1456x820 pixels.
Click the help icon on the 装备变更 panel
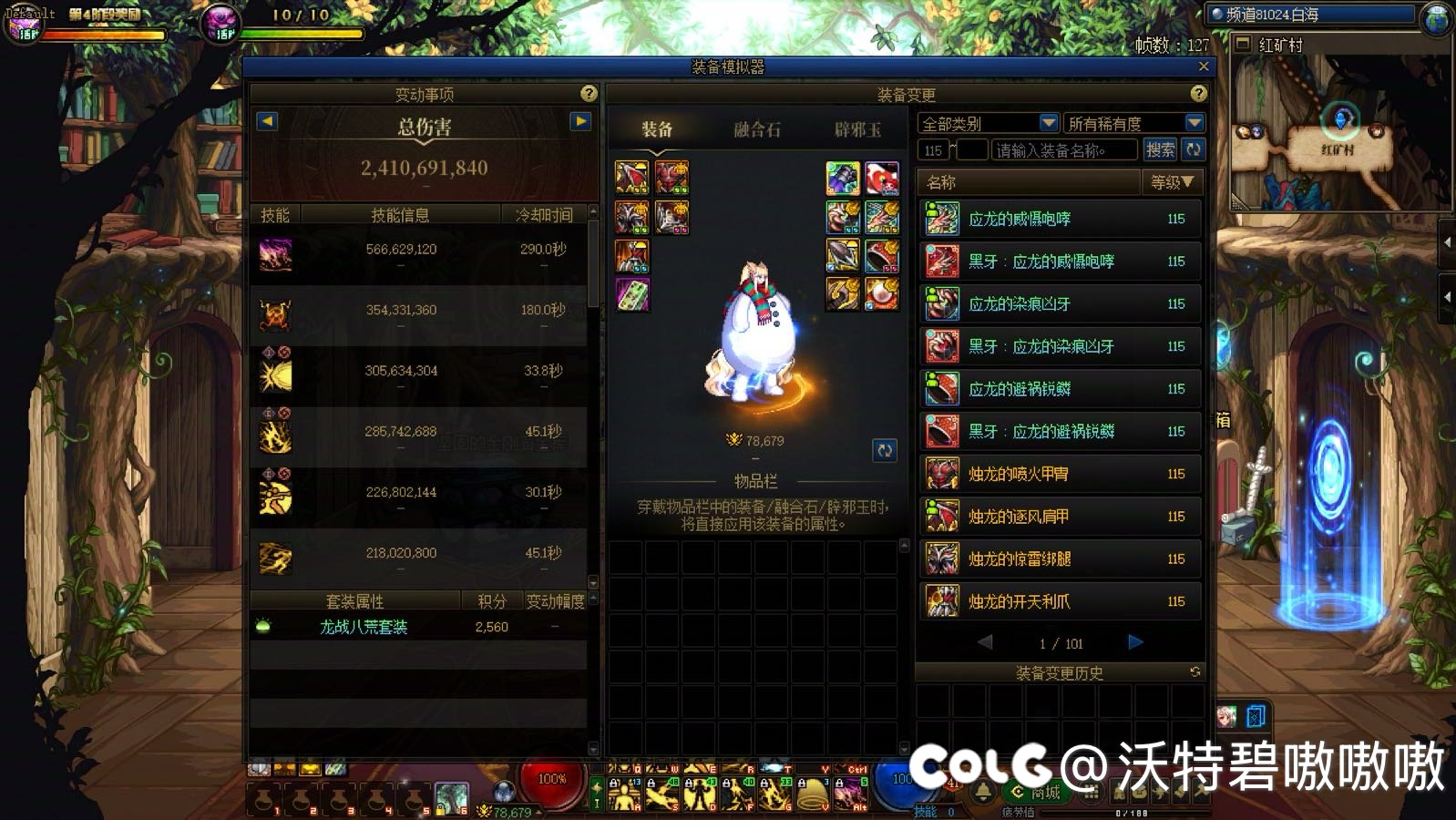tap(1197, 94)
